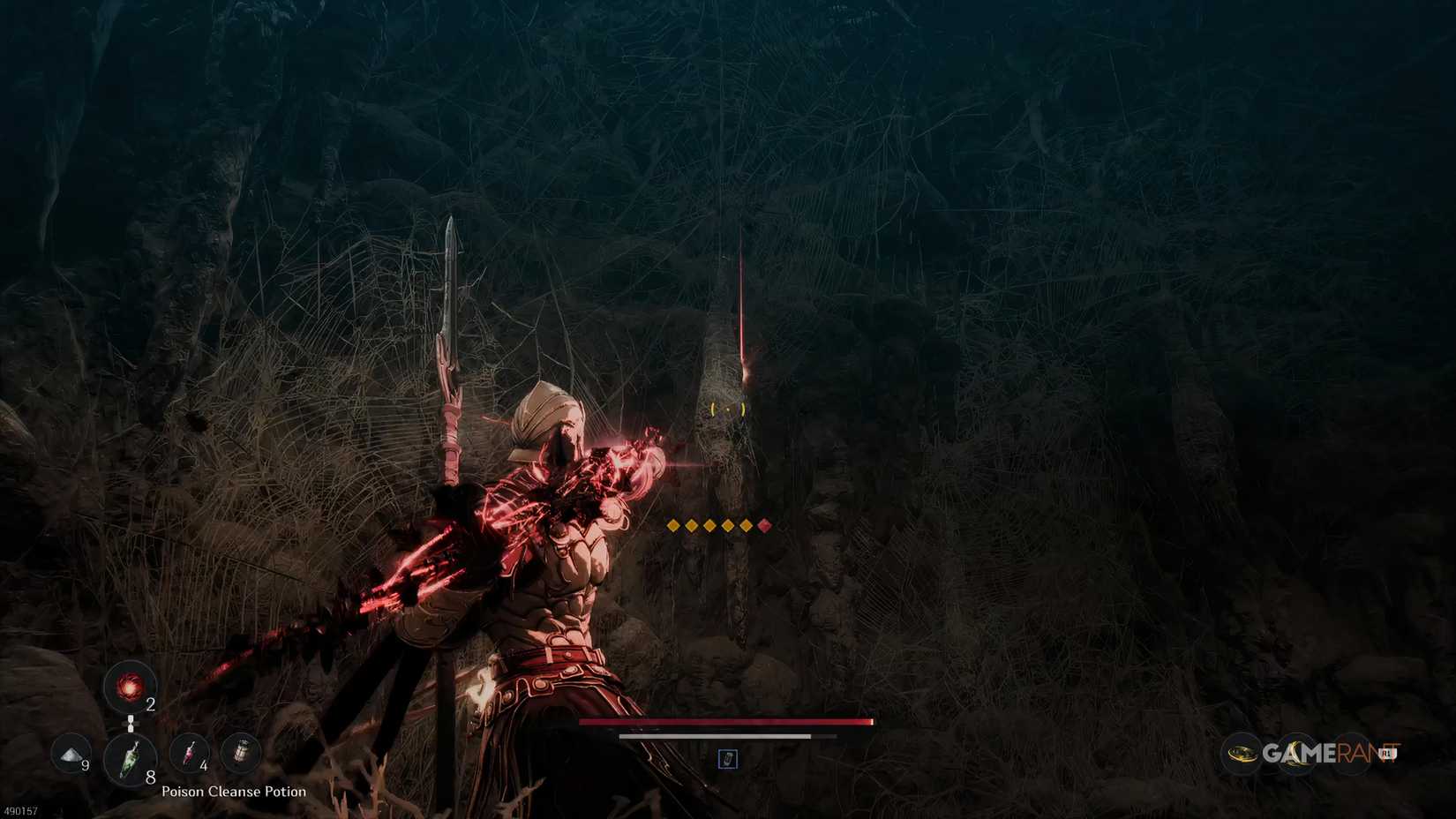Click the last yellow diamond before the red one
The height and width of the screenshot is (819, 1456).
pyautogui.click(x=747, y=525)
